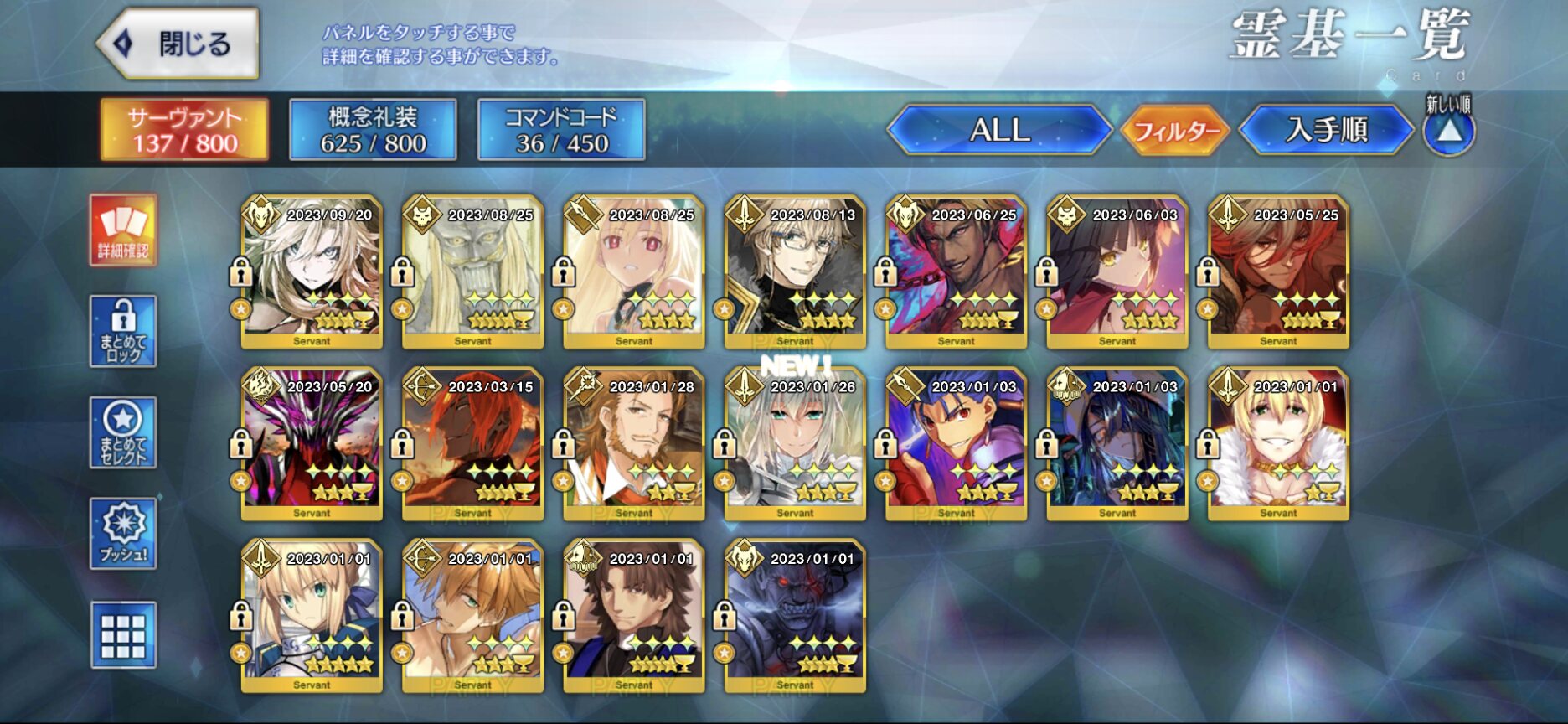Select the servant card dated 2023/05/20

(x=312, y=444)
